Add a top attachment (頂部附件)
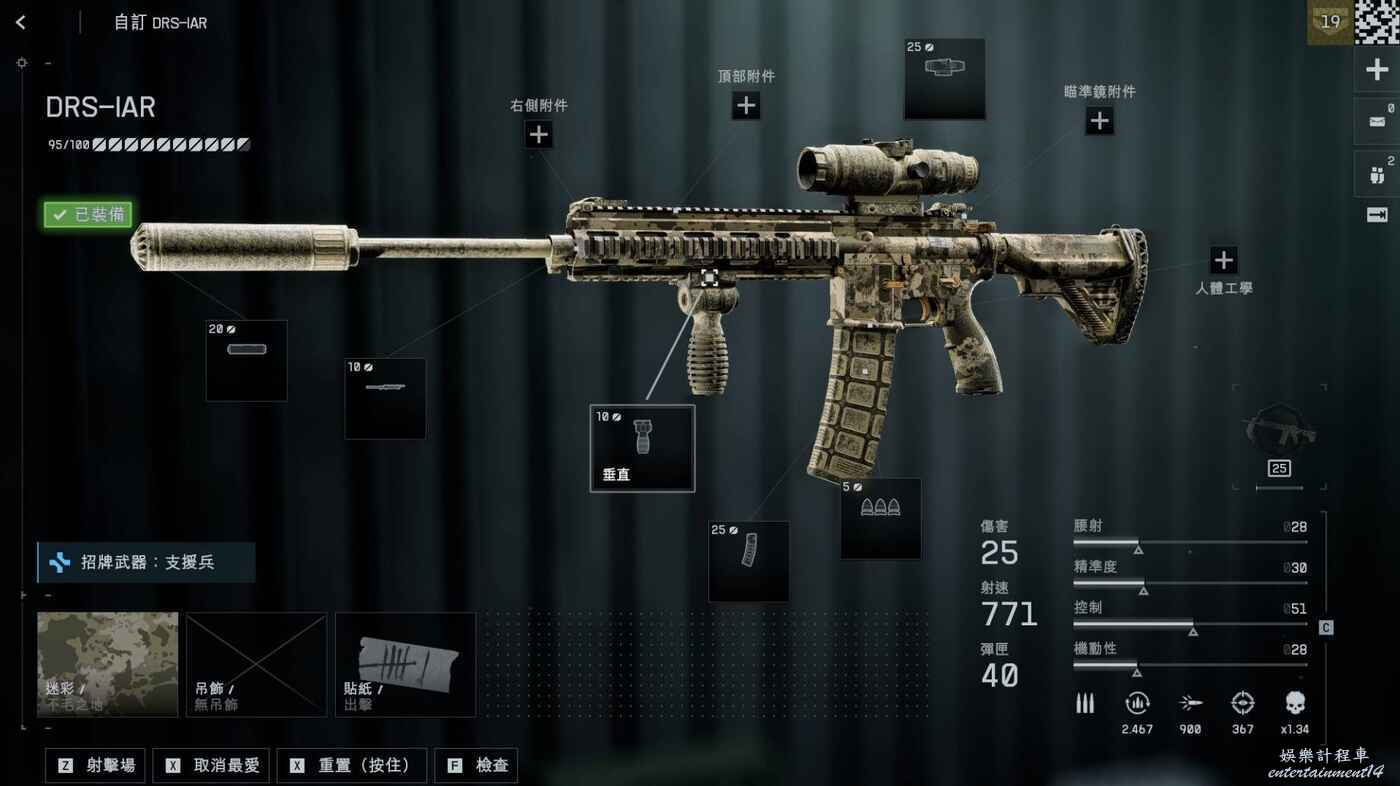Screen dimensions: 1400x786 pyautogui.click(x=746, y=105)
